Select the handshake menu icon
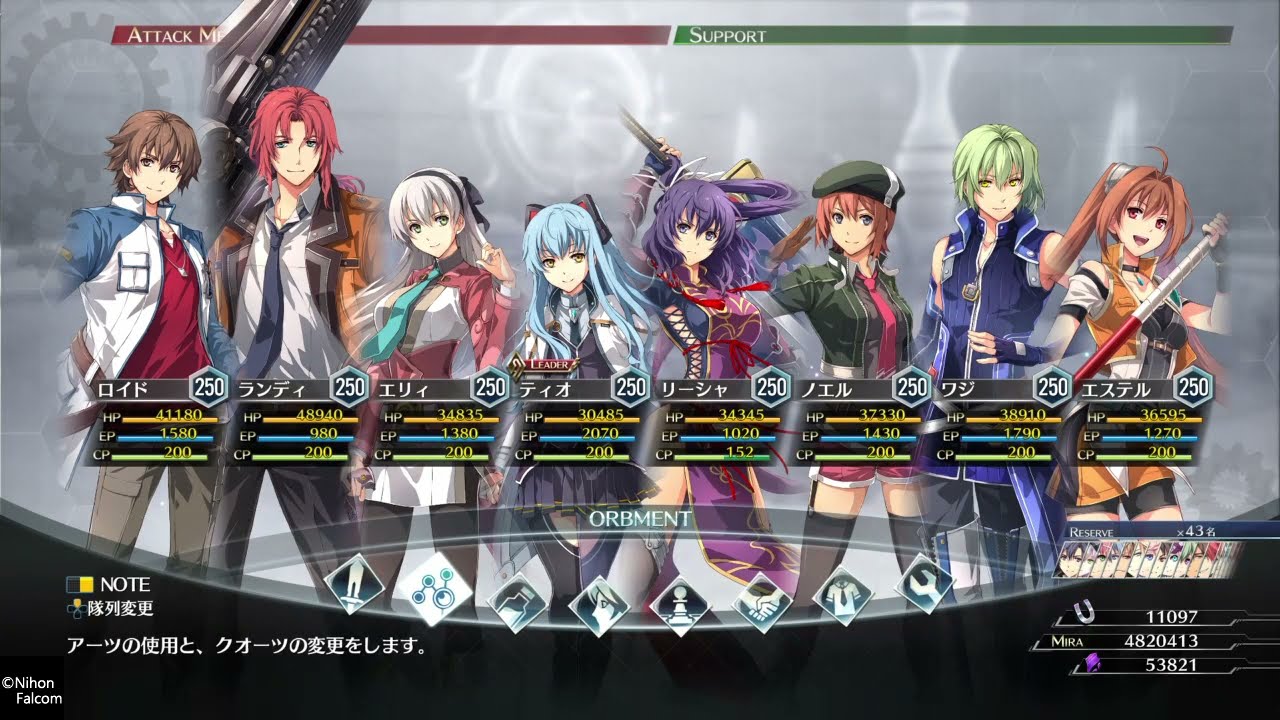Viewport: 1280px width, 720px height. click(762, 602)
